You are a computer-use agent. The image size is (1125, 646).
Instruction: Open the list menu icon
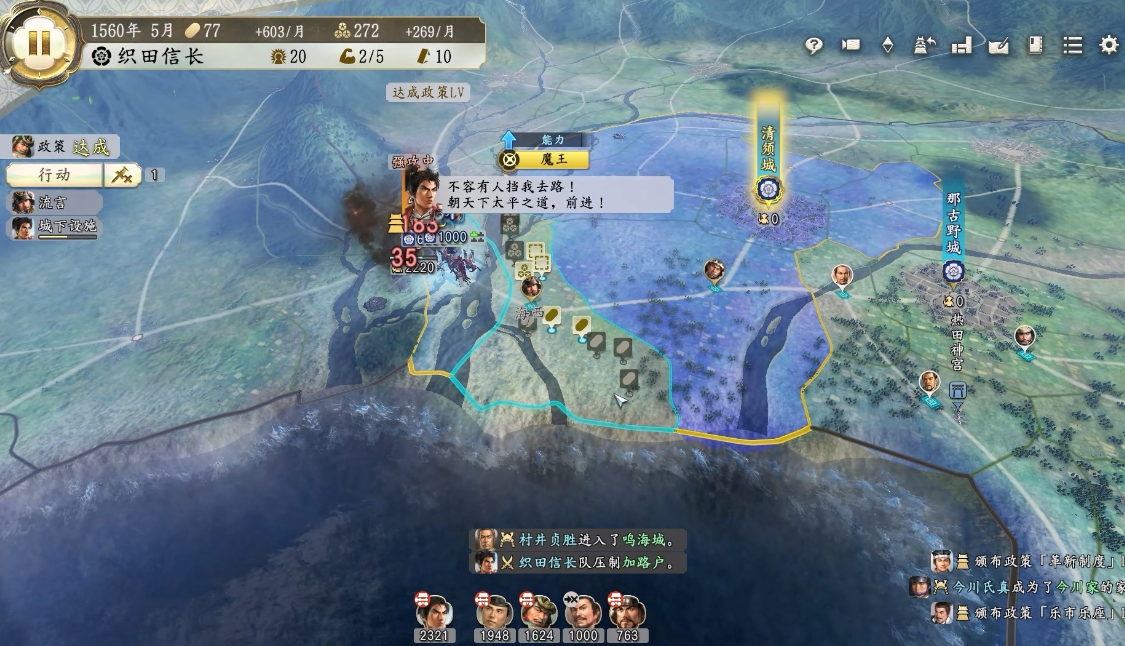coord(1072,45)
